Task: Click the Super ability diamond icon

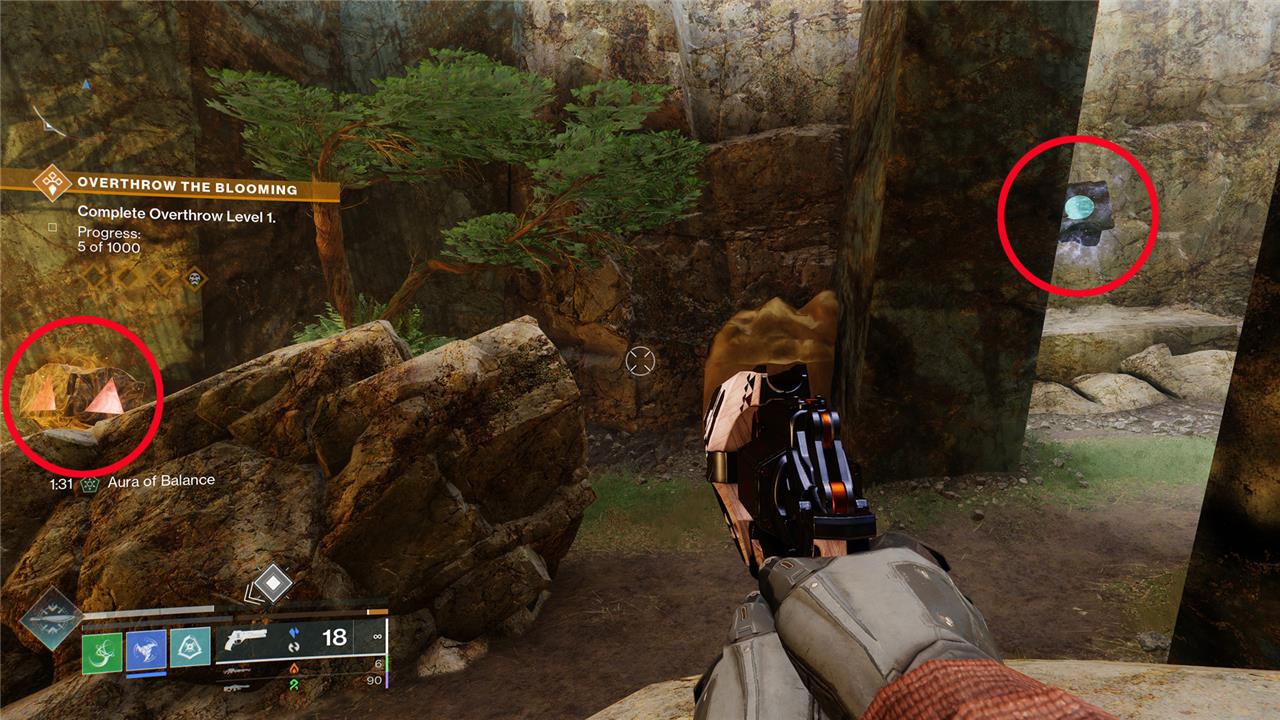Action: click(49, 620)
